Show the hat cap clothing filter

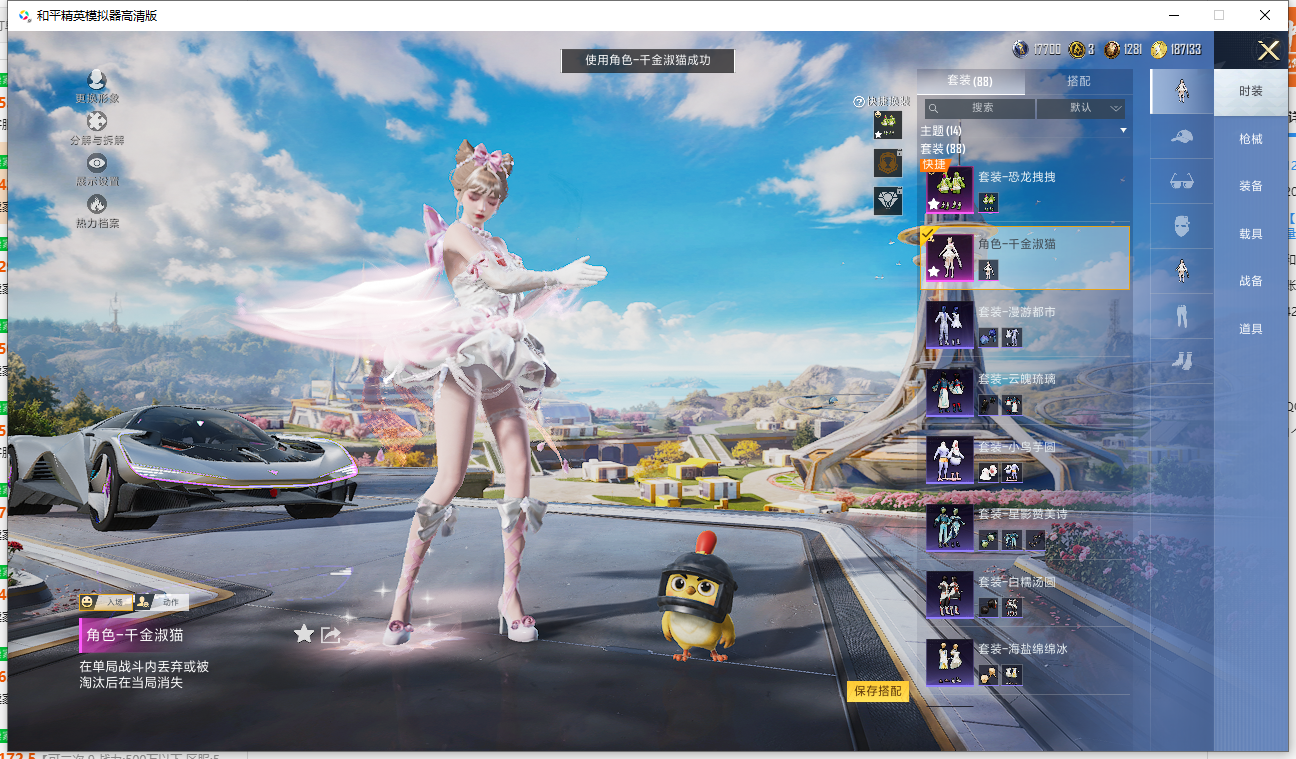(x=1181, y=137)
